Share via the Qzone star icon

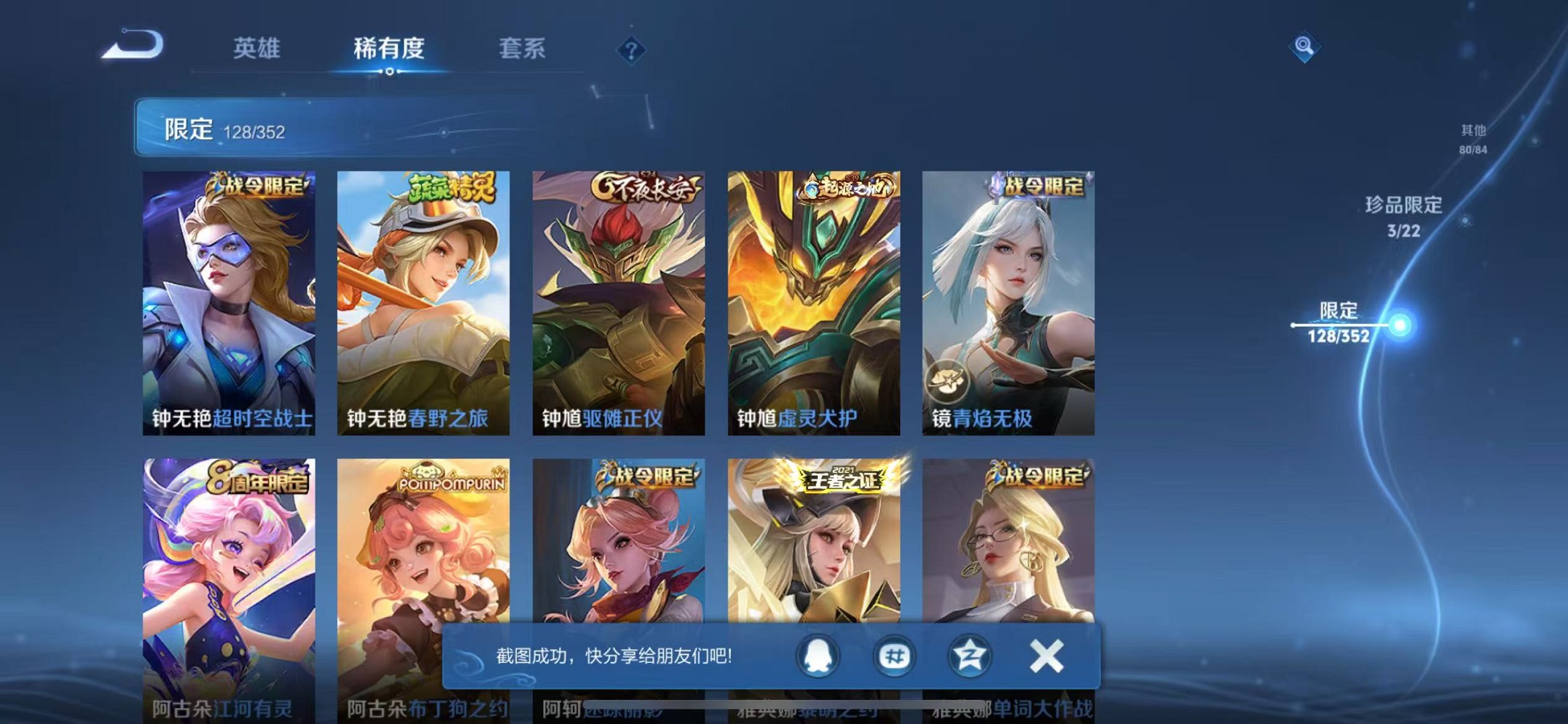click(969, 656)
